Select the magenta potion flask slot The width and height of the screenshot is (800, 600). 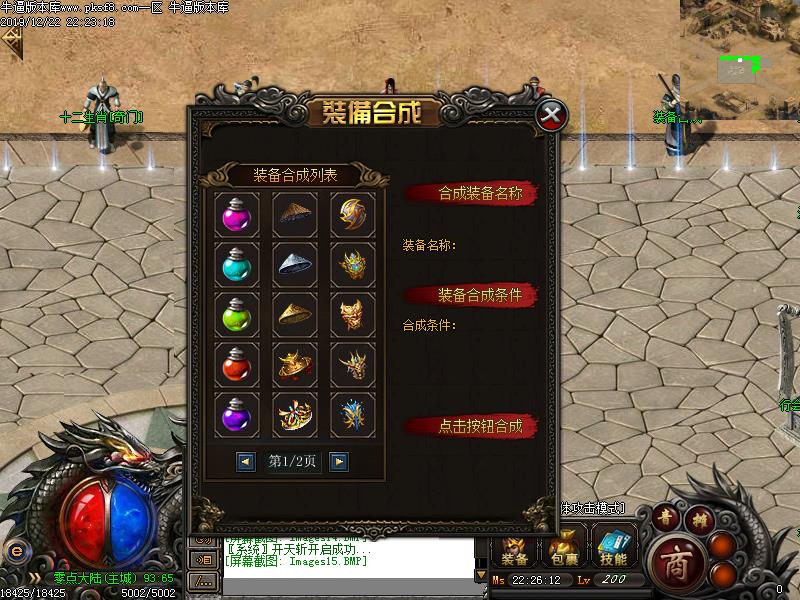[x=237, y=216]
